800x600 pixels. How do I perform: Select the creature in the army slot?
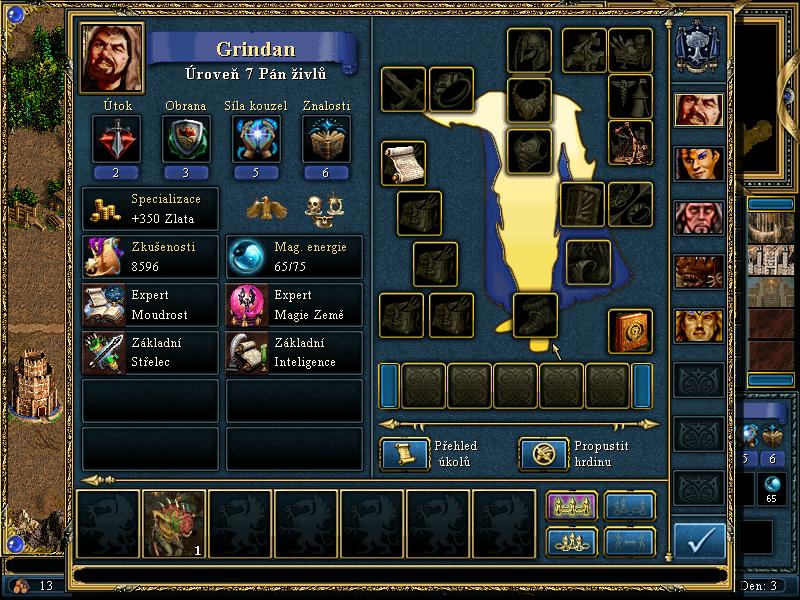click(174, 522)
